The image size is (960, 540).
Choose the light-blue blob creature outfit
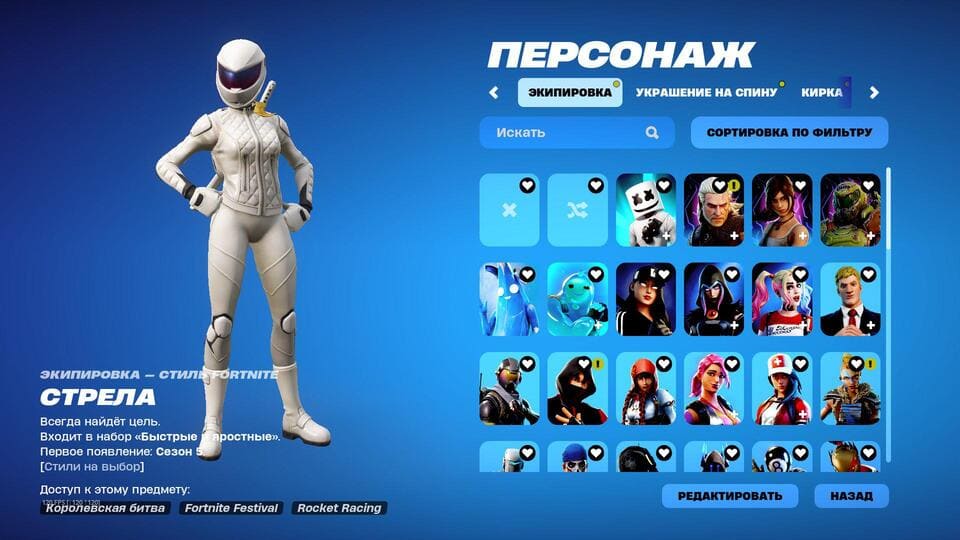click(x=577, y=299)
